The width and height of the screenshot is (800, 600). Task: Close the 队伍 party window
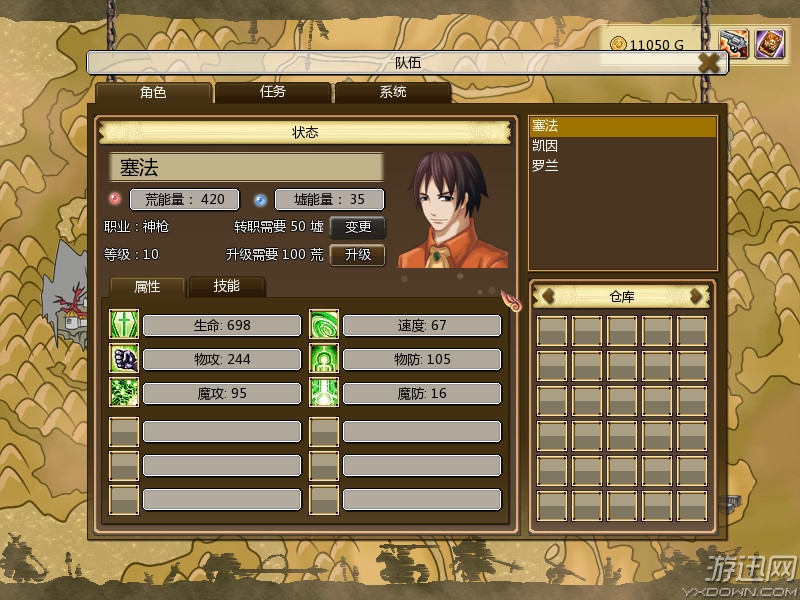(x=709, y=63)
